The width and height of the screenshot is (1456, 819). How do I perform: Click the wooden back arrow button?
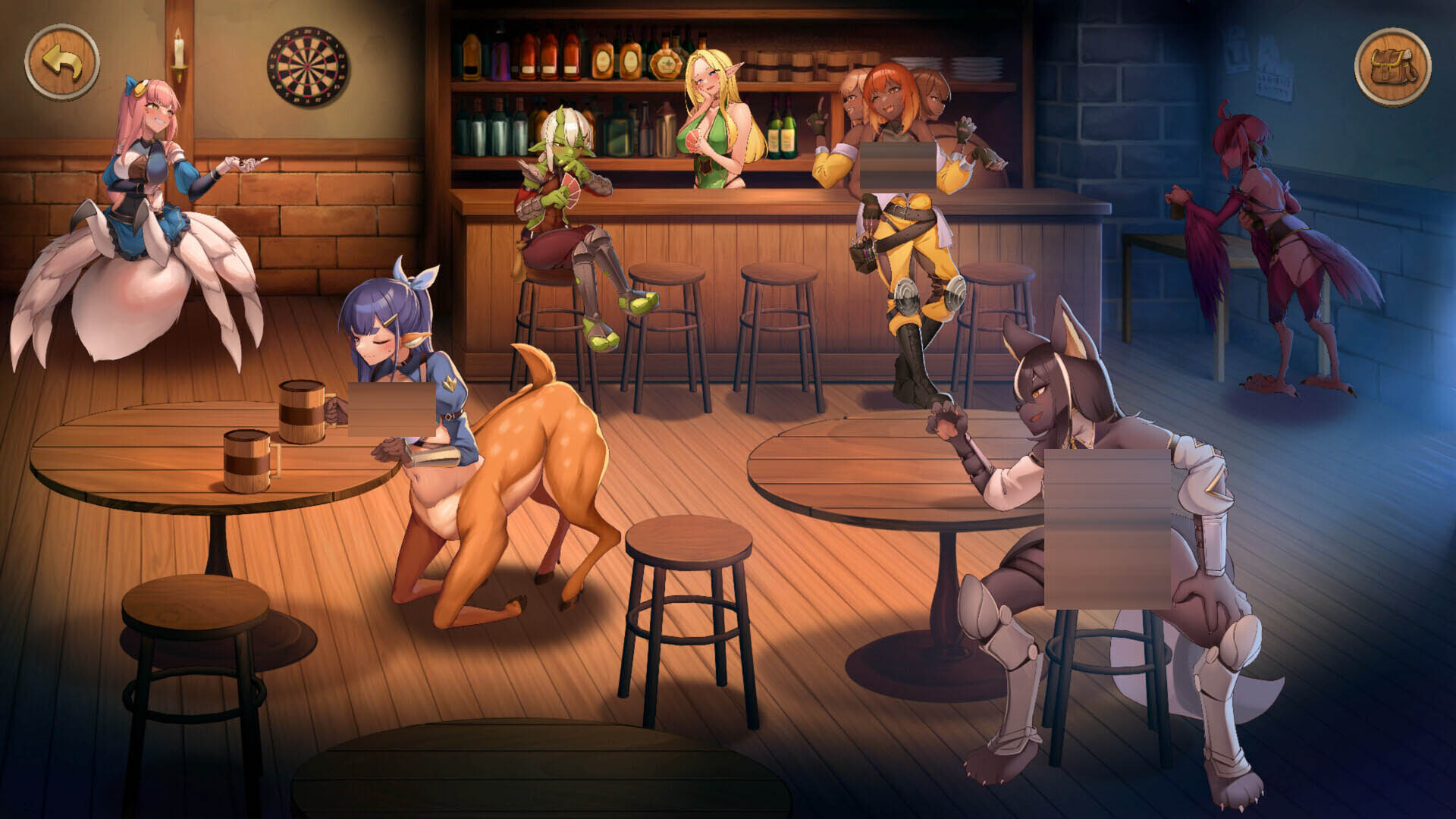click(x=62, y=63)
